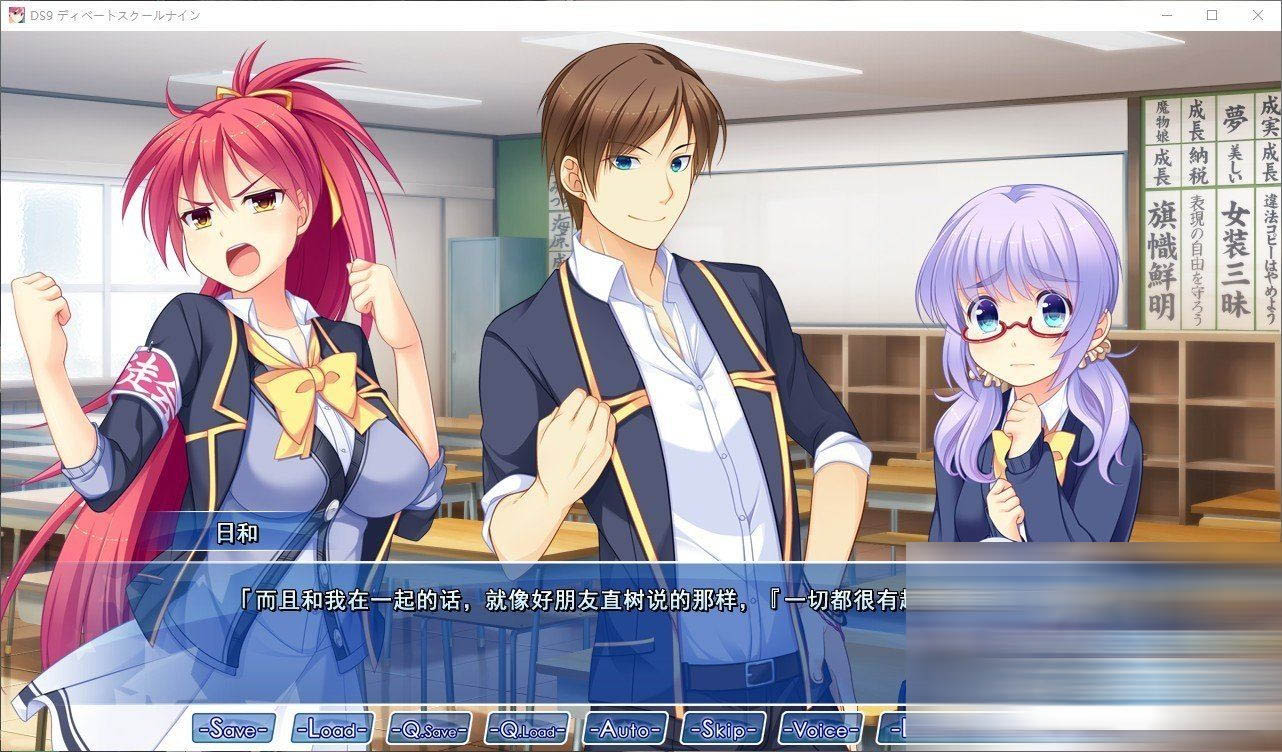Minimize the game window
Screen dimensions: 1282x752
tap(1168, 15)
